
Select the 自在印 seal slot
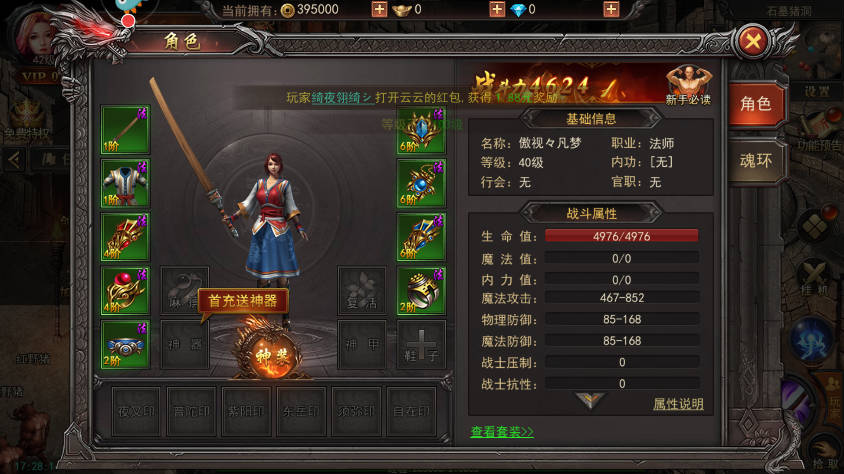coord(411,410)
